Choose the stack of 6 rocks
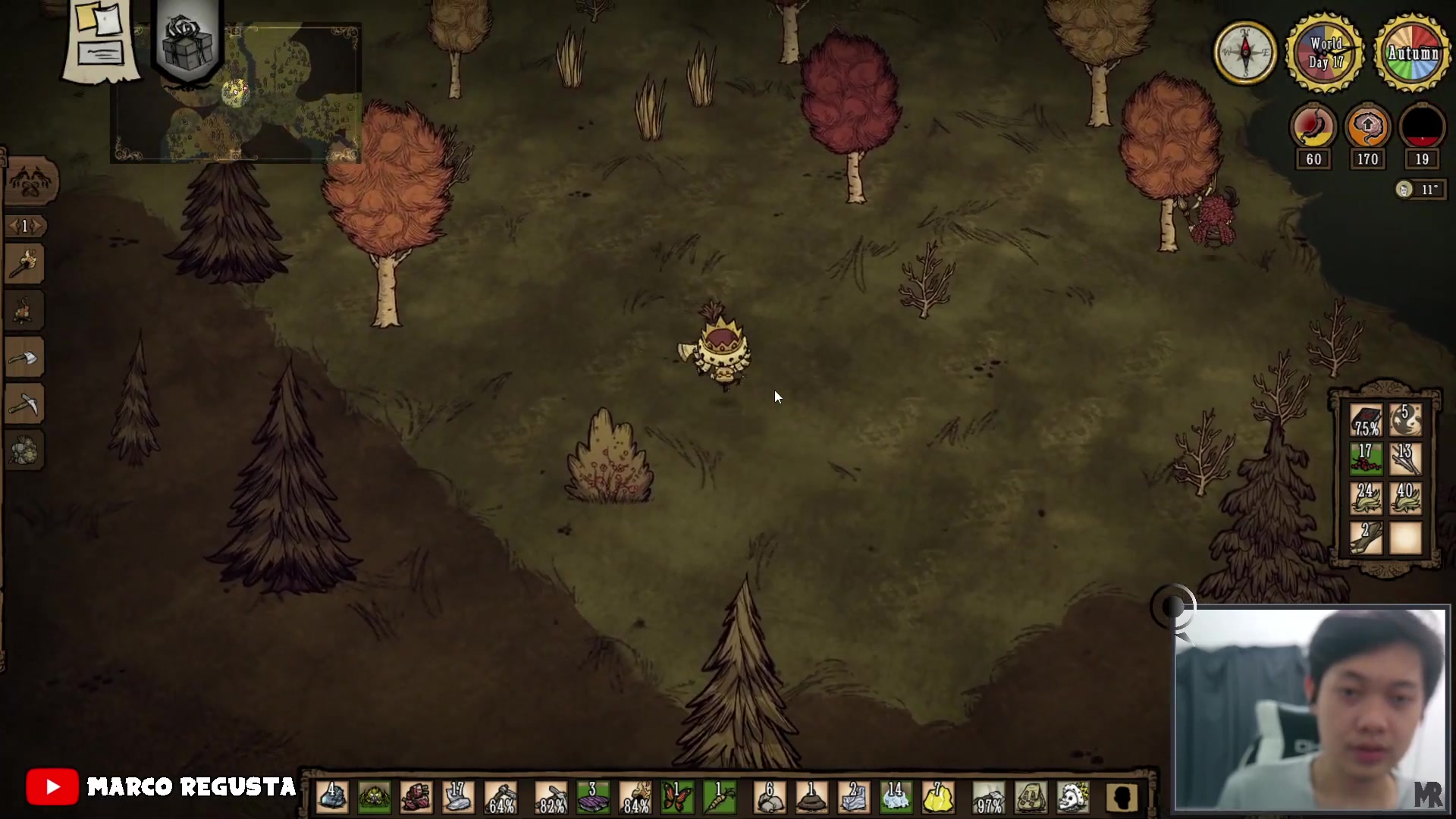1456x819 pixels. [770, 798]
